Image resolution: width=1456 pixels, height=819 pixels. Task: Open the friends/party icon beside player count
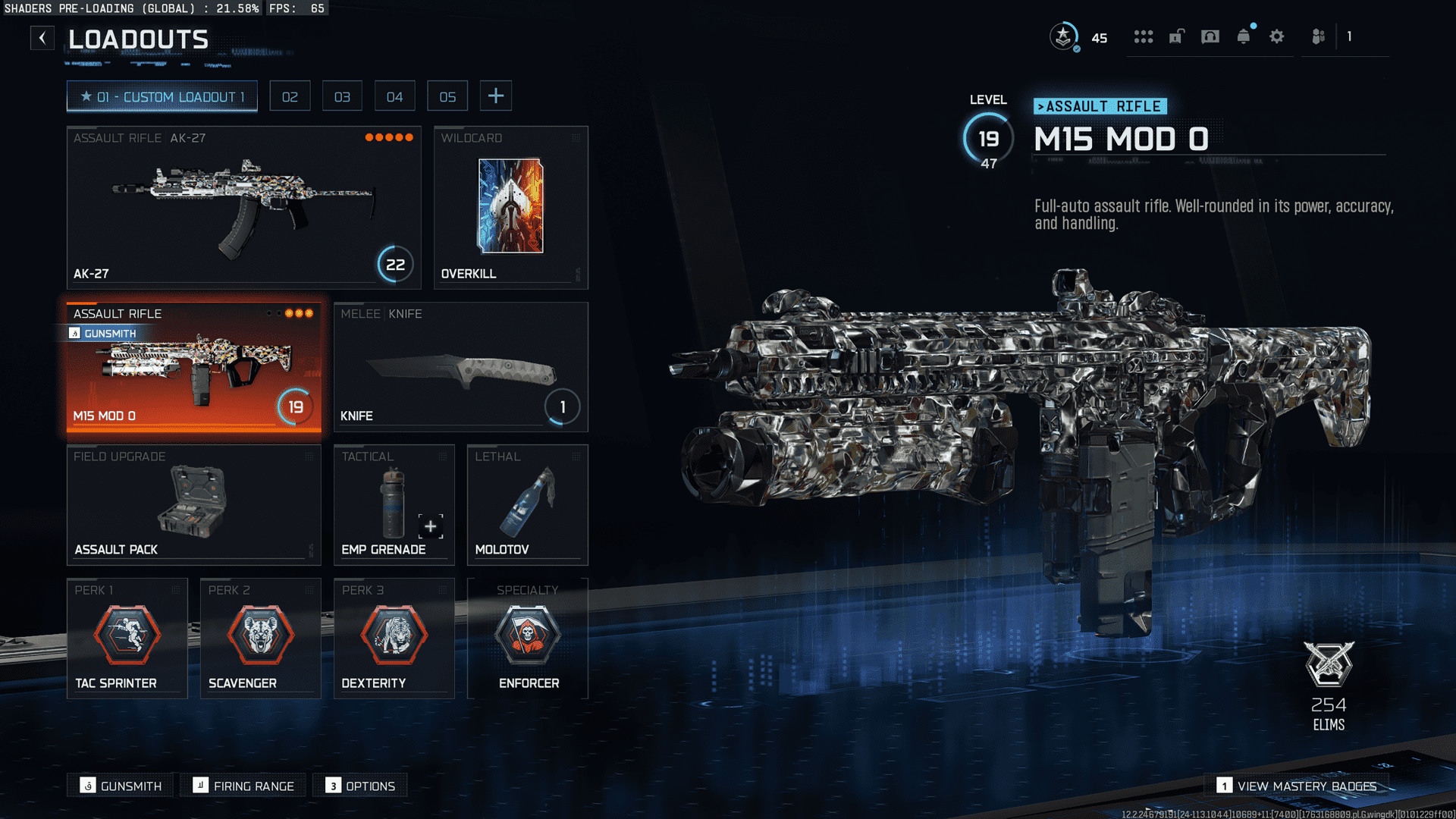(1317, 36)
